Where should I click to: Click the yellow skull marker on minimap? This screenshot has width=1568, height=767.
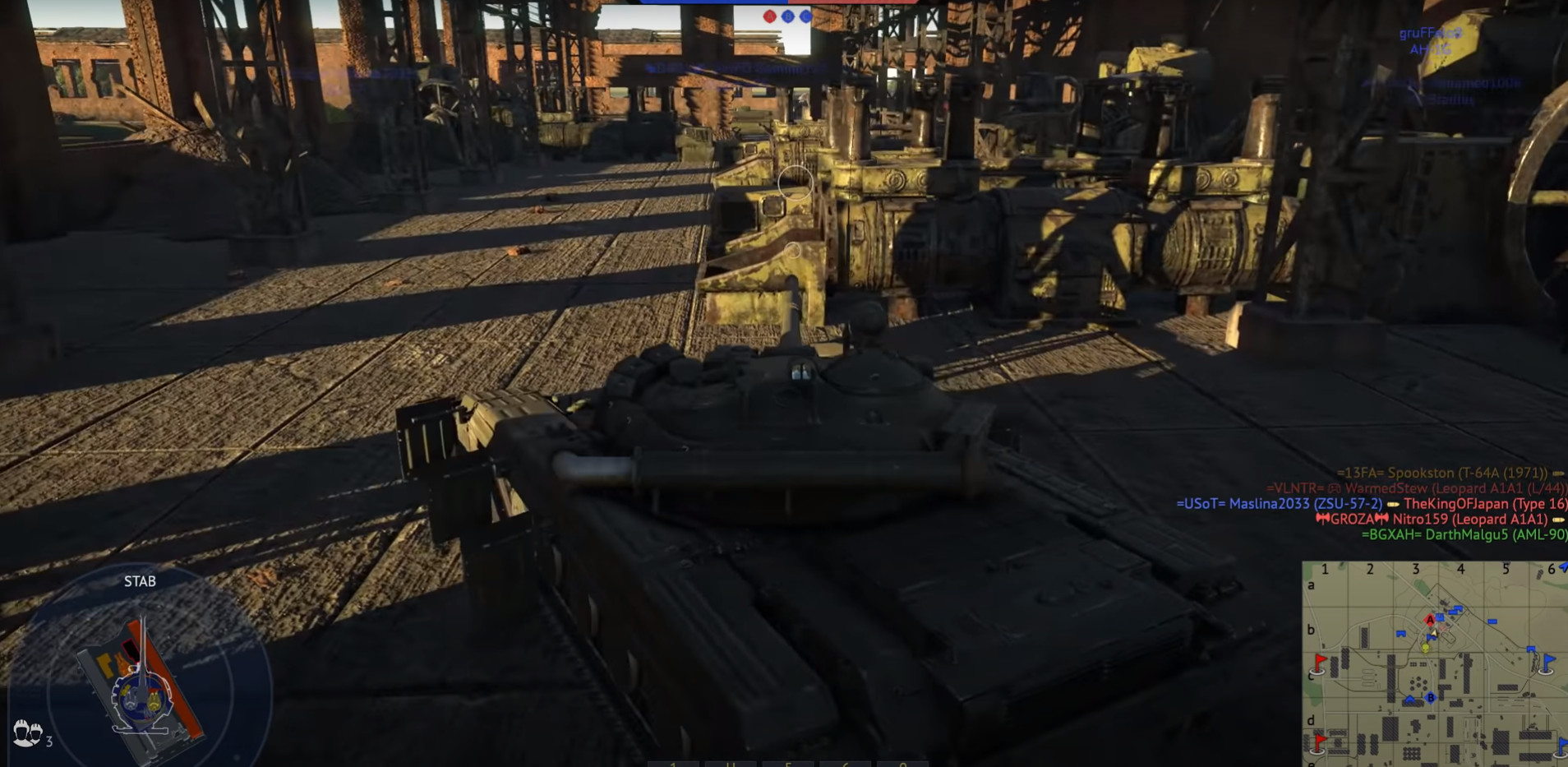(x=1426, y=648)
